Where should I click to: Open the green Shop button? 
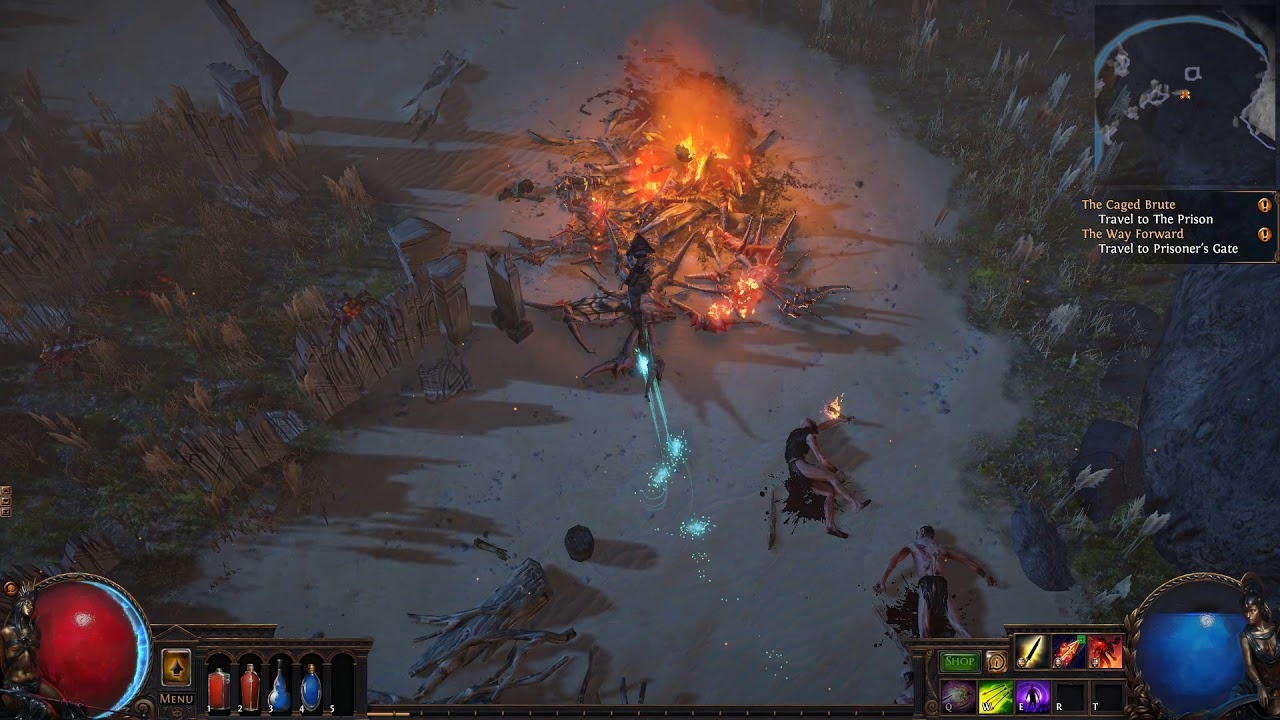click(x=959, y=661)
